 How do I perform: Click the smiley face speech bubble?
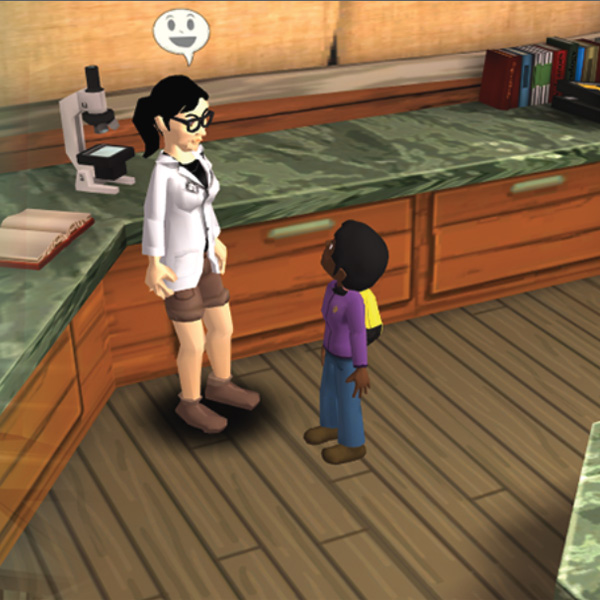click(x=180, y=32)
